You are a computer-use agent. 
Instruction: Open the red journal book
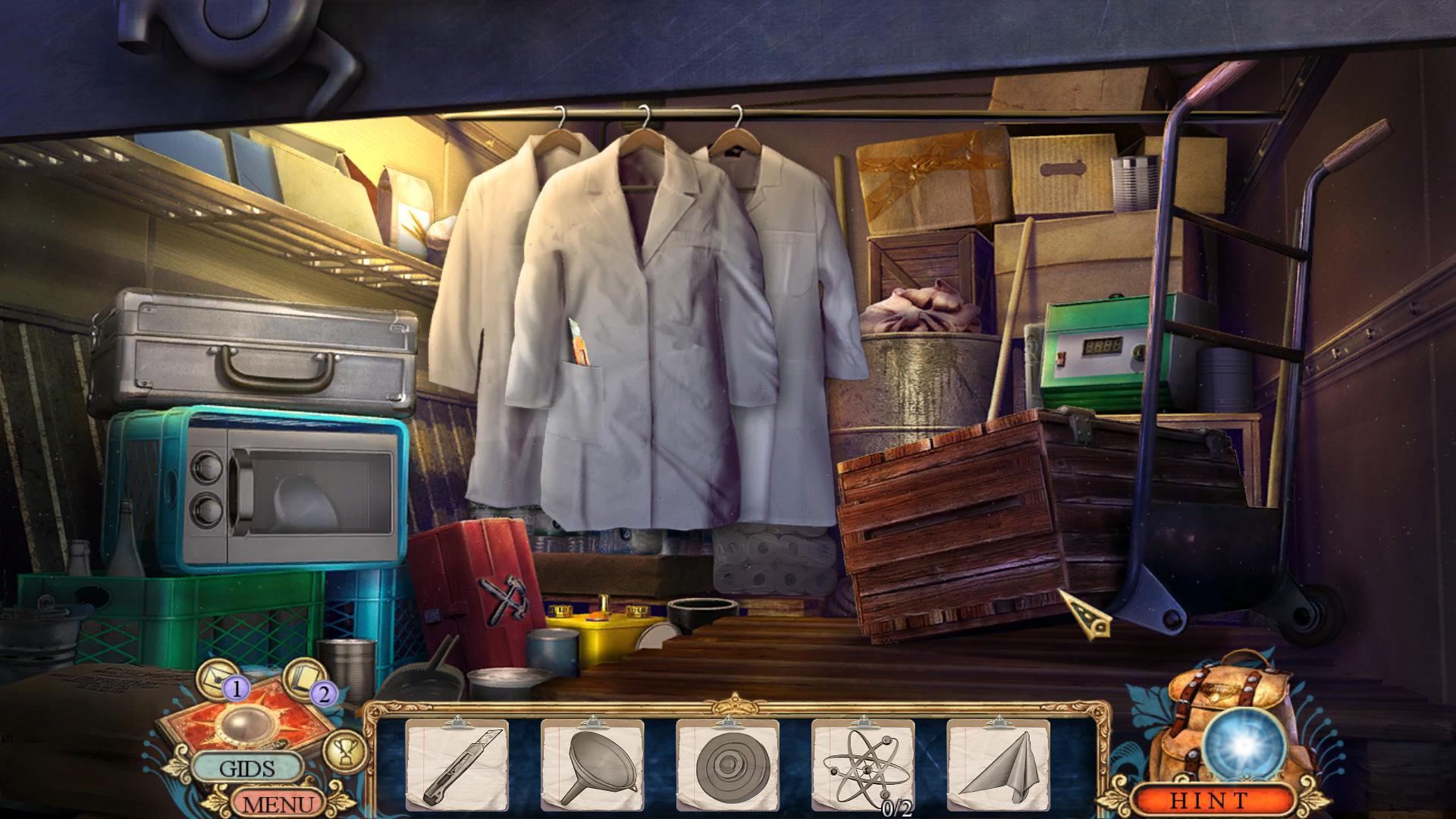pyautogui.click(x=250, y=719)
